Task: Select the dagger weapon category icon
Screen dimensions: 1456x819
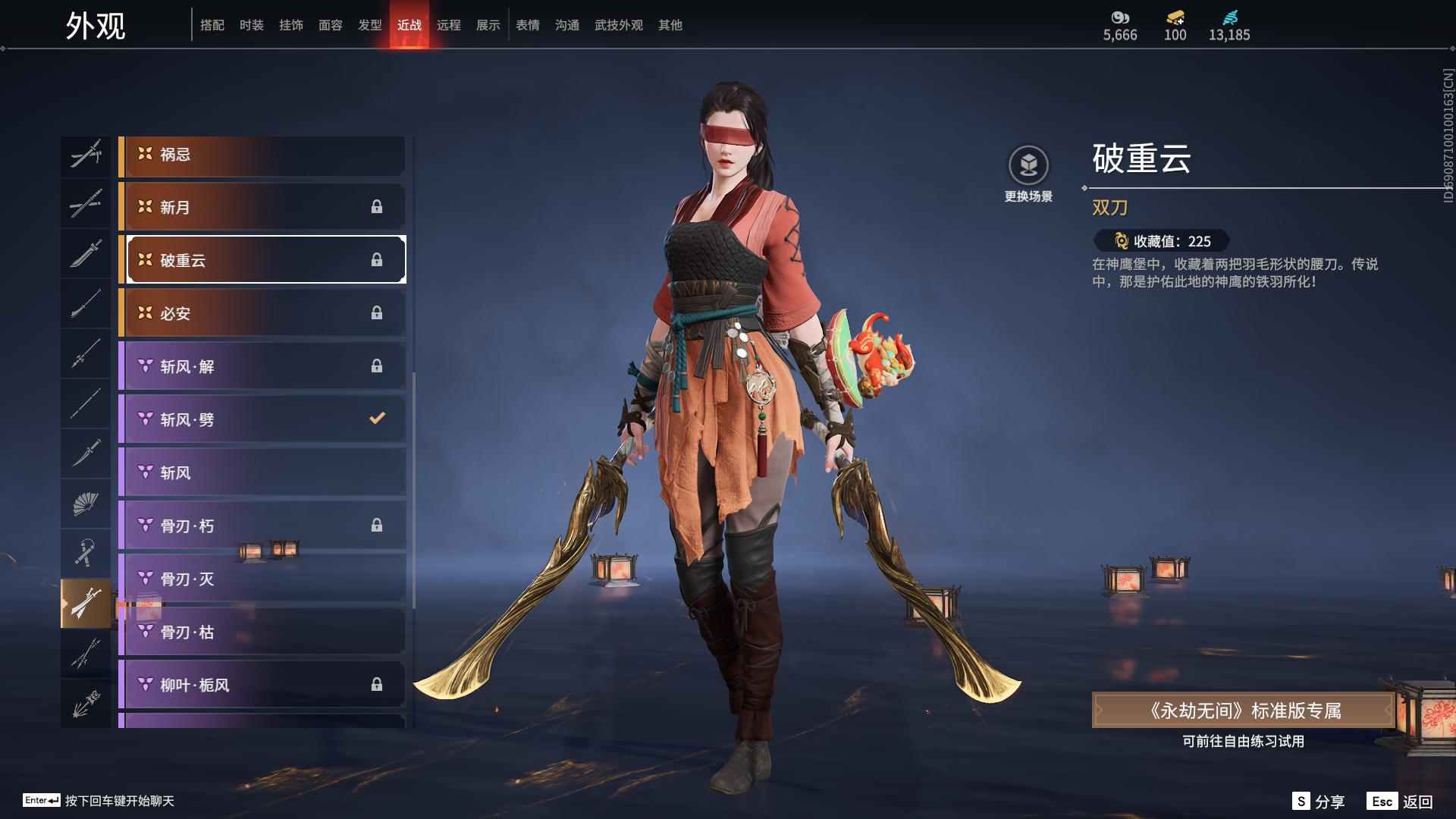Action: click(86, 453)
